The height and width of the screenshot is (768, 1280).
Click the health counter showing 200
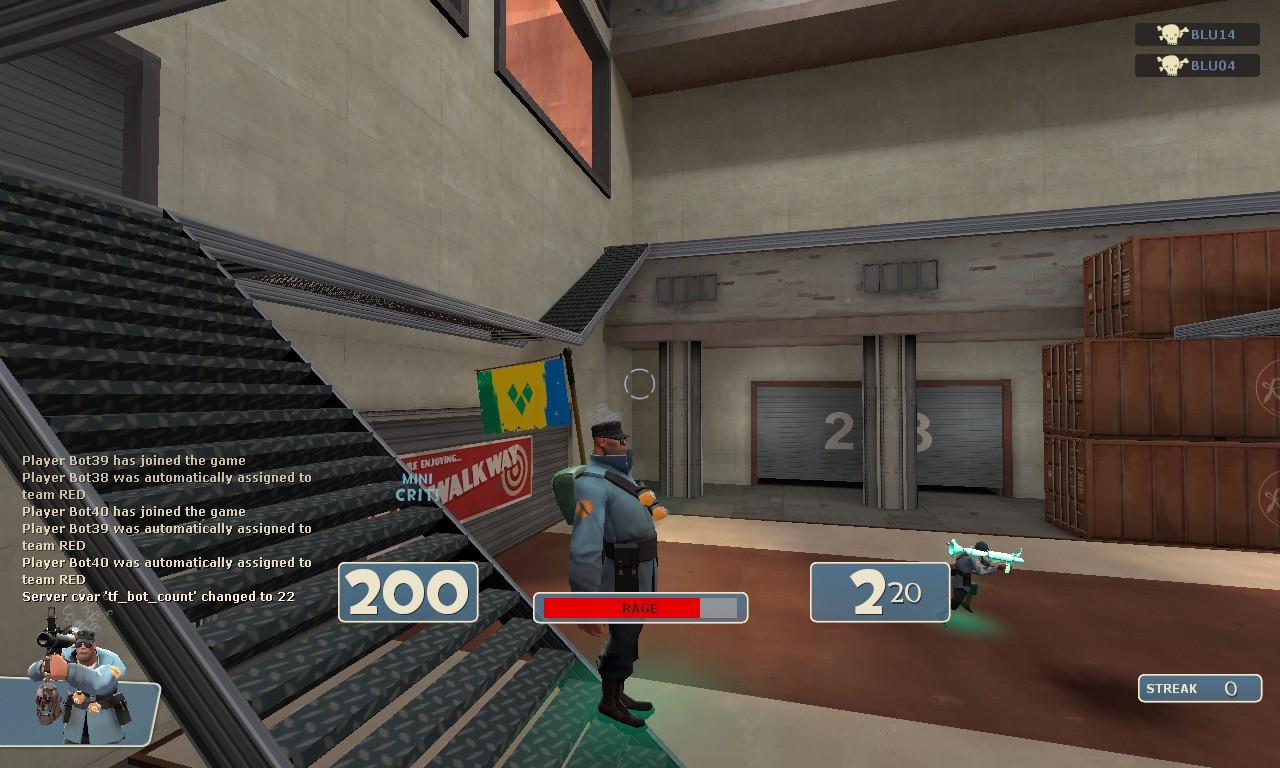407,591
